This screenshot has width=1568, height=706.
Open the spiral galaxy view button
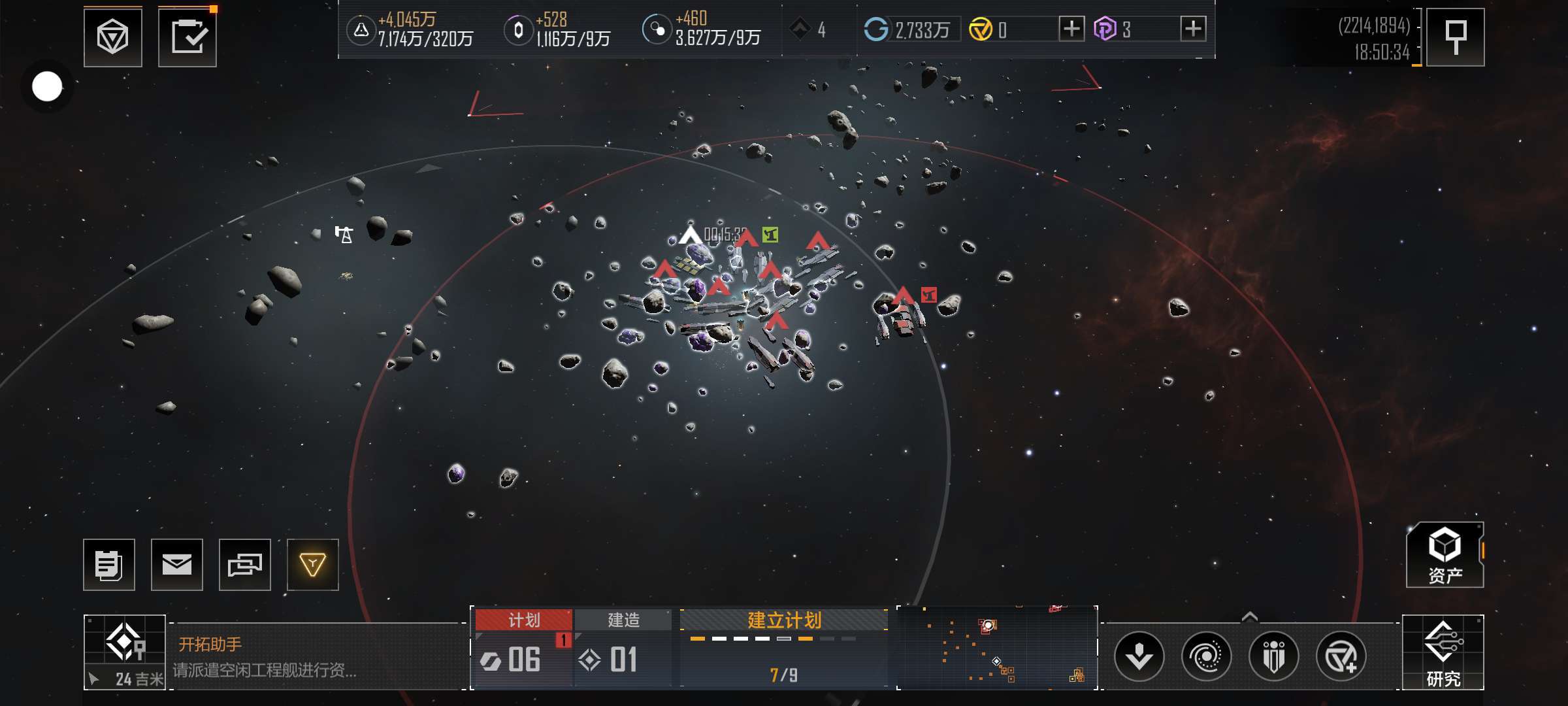1206,656
